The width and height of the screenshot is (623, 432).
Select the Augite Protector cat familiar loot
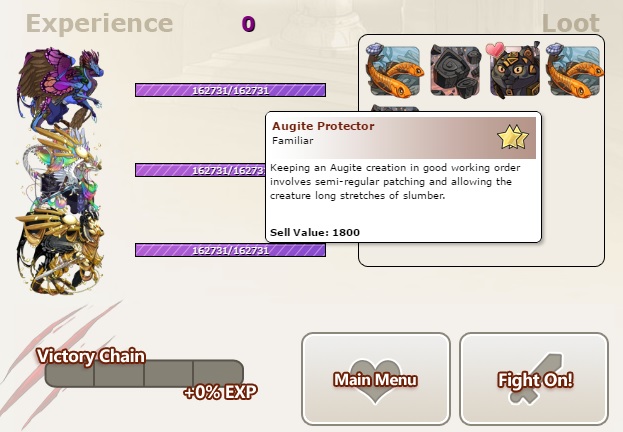pyautogui.click(x=514, y=68)
